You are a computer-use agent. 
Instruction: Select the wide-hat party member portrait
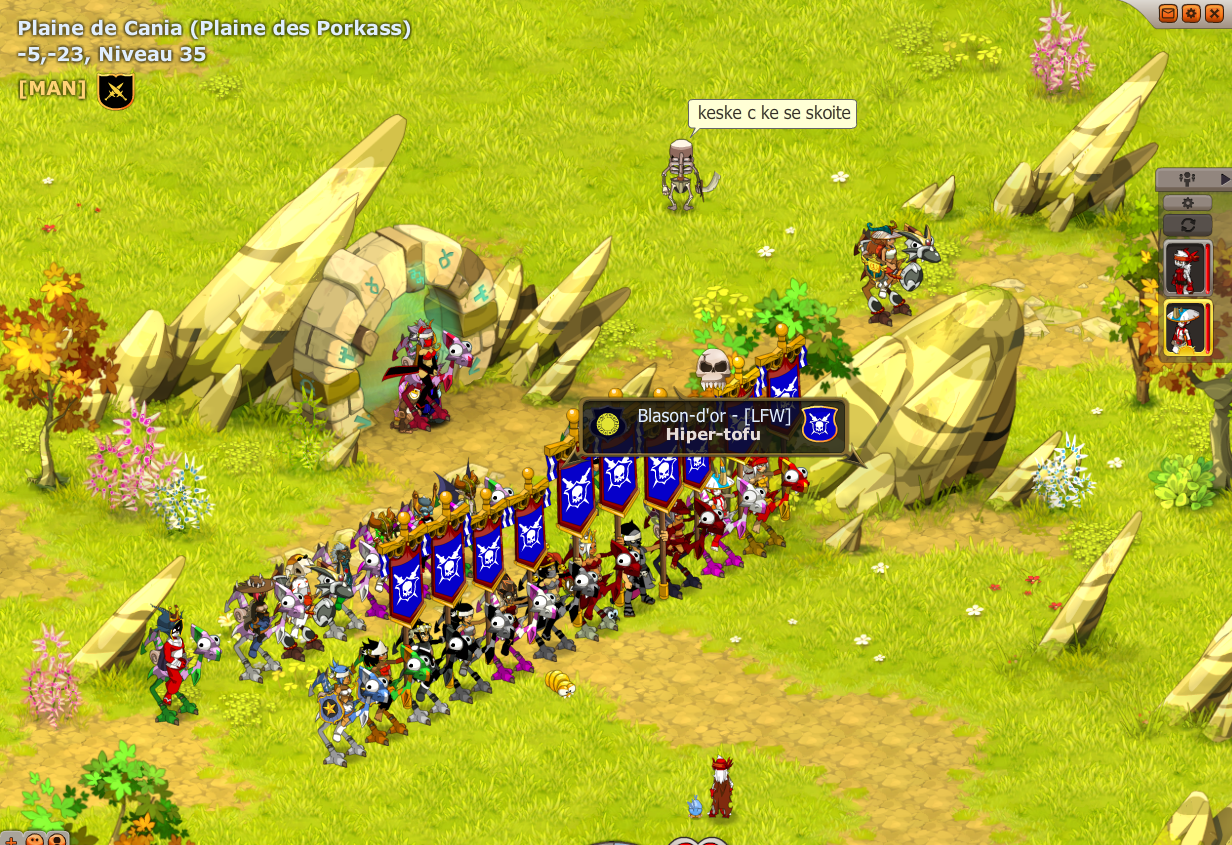click(1186, 328)
